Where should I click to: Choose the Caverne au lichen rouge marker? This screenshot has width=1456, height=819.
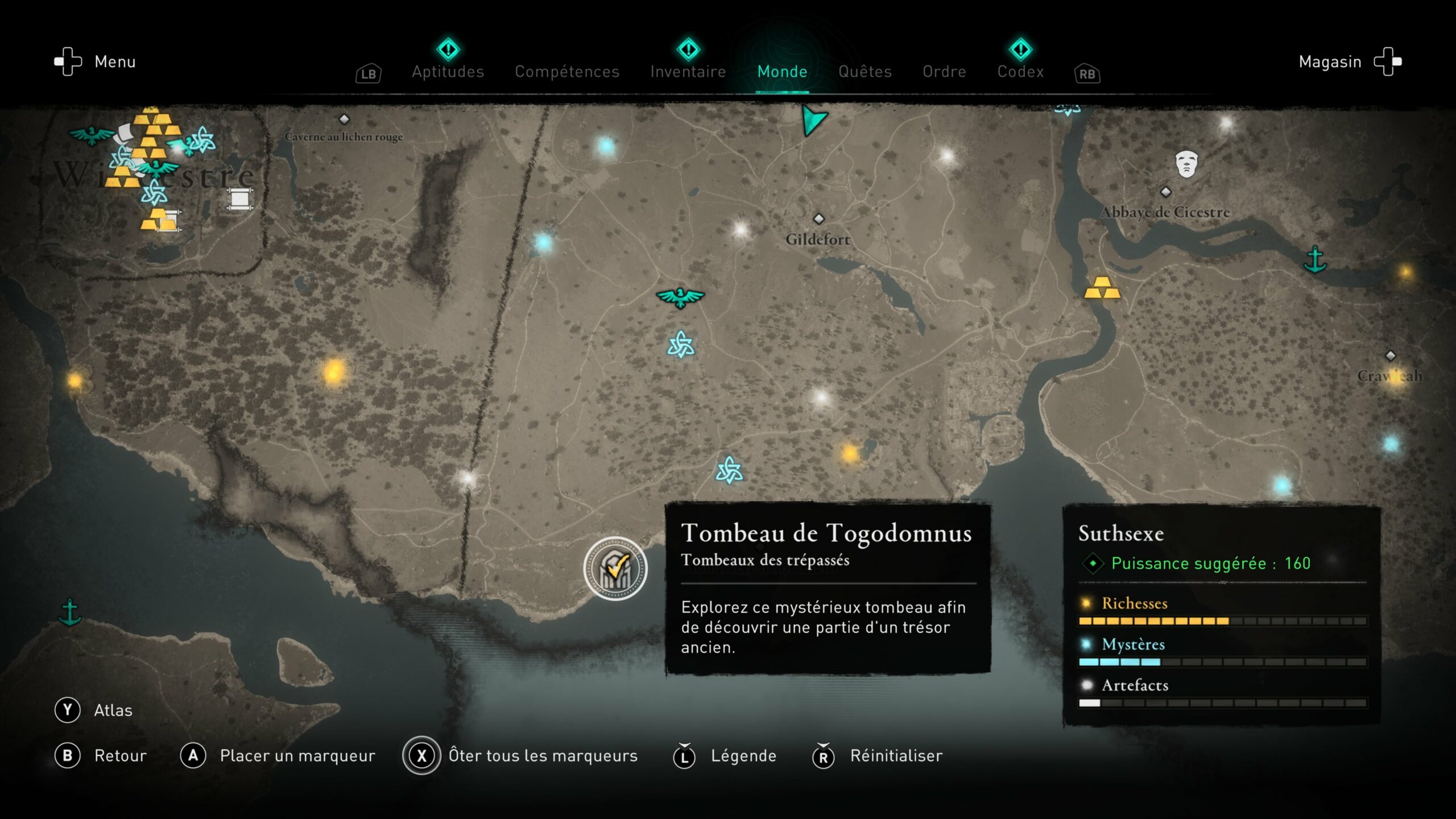344,119
